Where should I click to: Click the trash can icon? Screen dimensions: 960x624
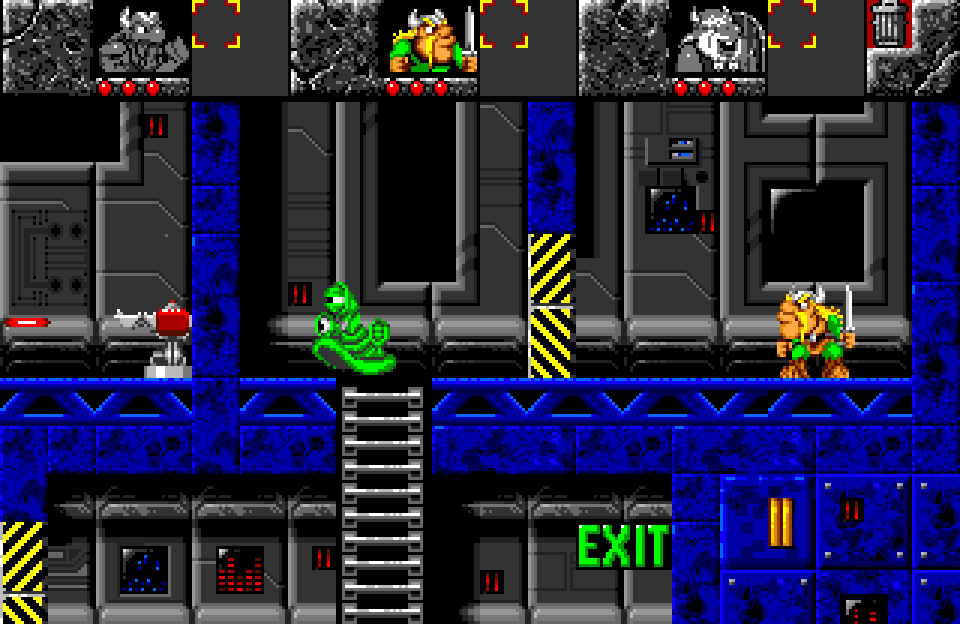coord(886,24)
